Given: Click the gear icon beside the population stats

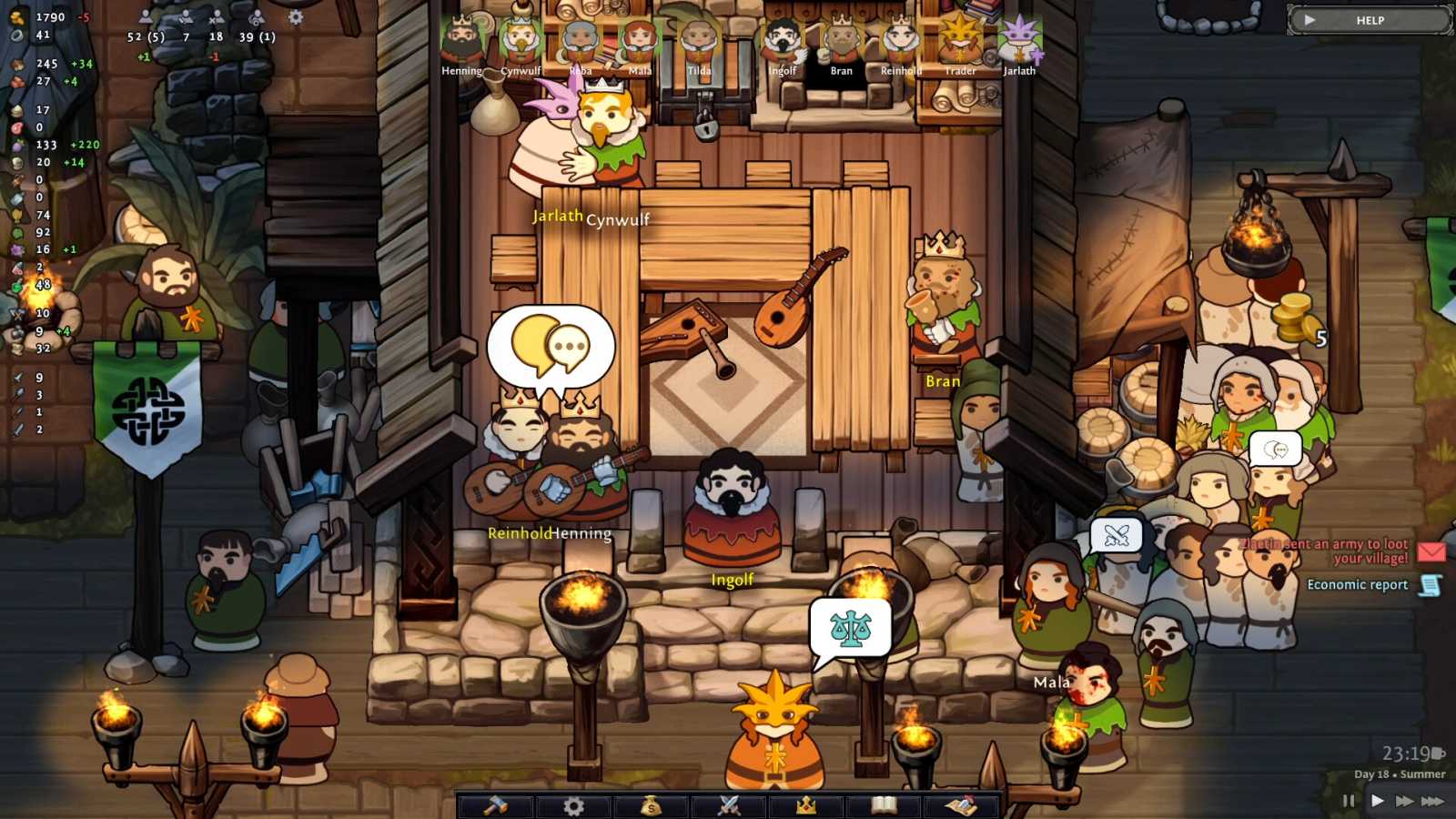Looking at the screenshot, I should pyautogui.click(x=294, y=16).
